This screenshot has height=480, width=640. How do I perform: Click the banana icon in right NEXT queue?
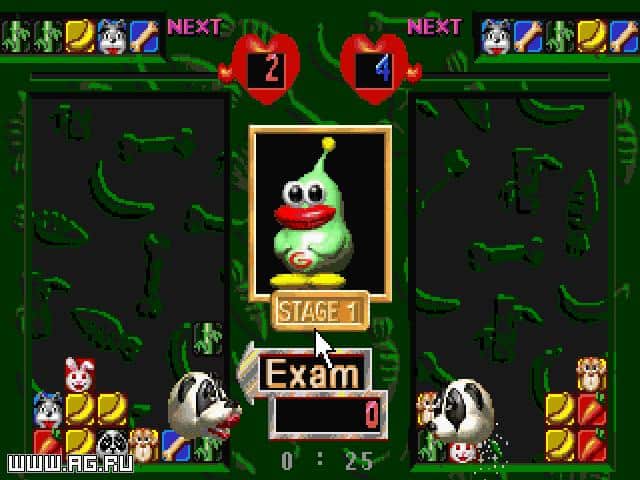pyautogui.click(x=592, y=37)
